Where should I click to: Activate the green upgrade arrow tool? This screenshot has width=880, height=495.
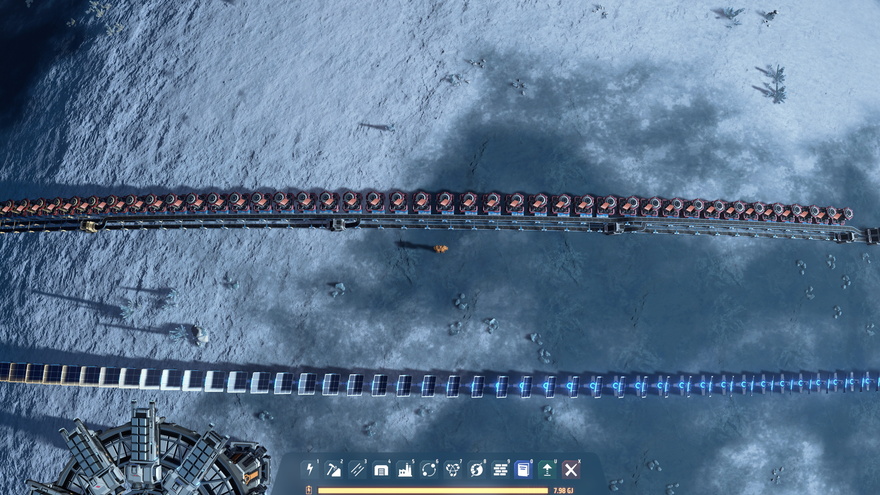(547, 469)
